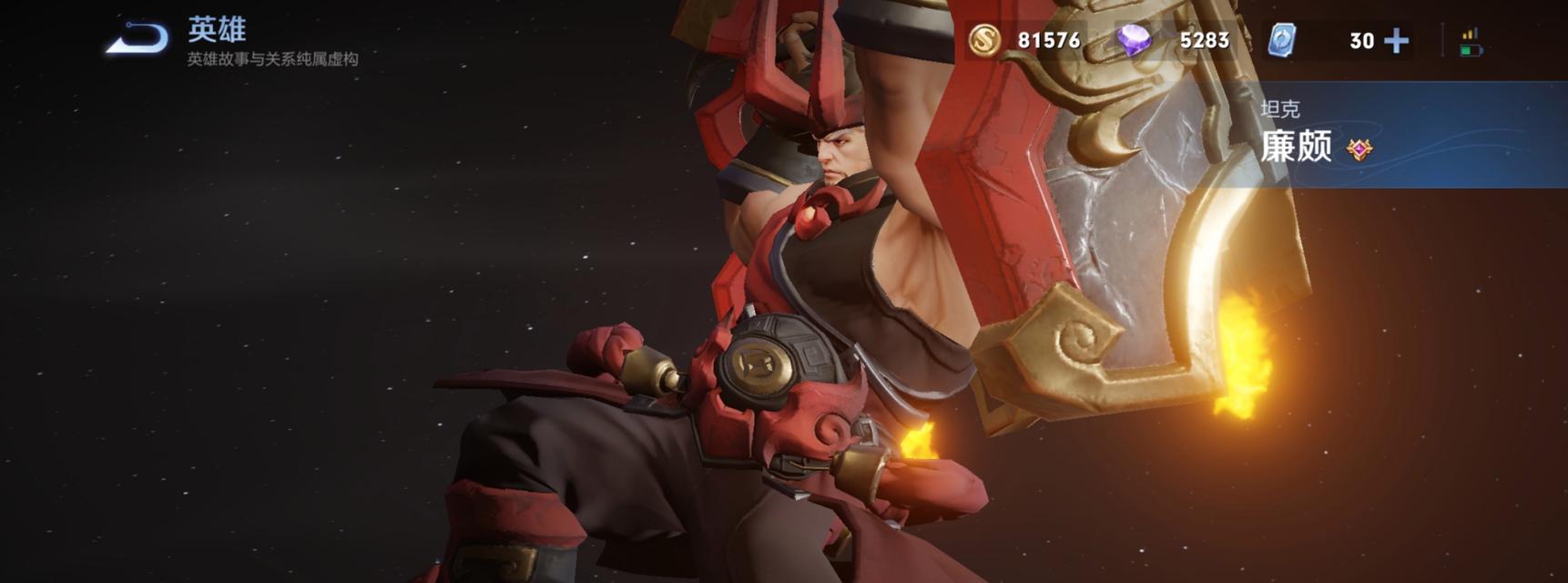This screenshot has width=1568, height=583.
Task: Select the purple diamond currency icon
Action: (1134, 40)
